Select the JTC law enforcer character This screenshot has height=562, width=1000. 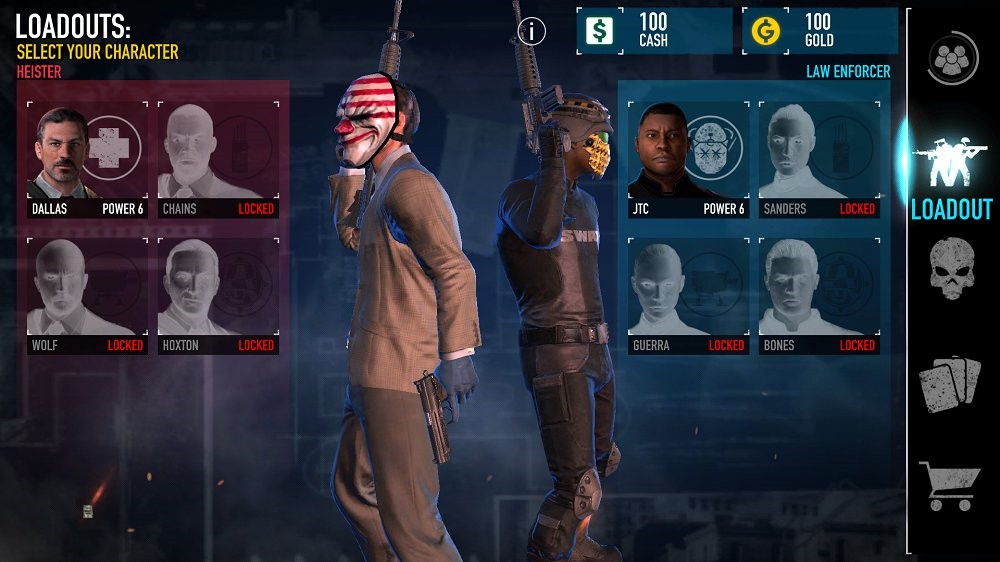pyautogui.click(x=688, y=160)
